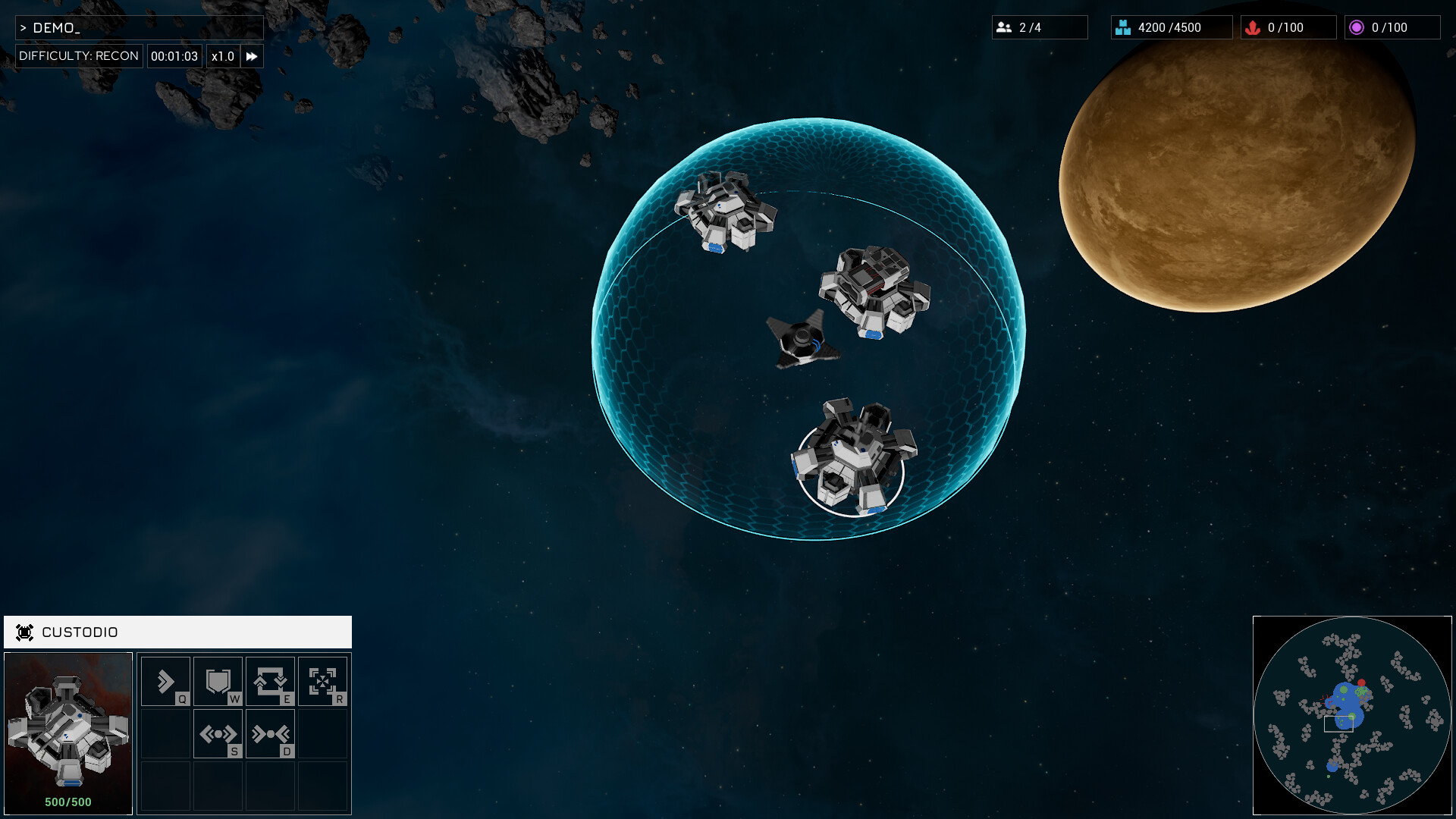Click the x1.0 speed toggle
Viewport: 1456px width, 819px height.
222,55
